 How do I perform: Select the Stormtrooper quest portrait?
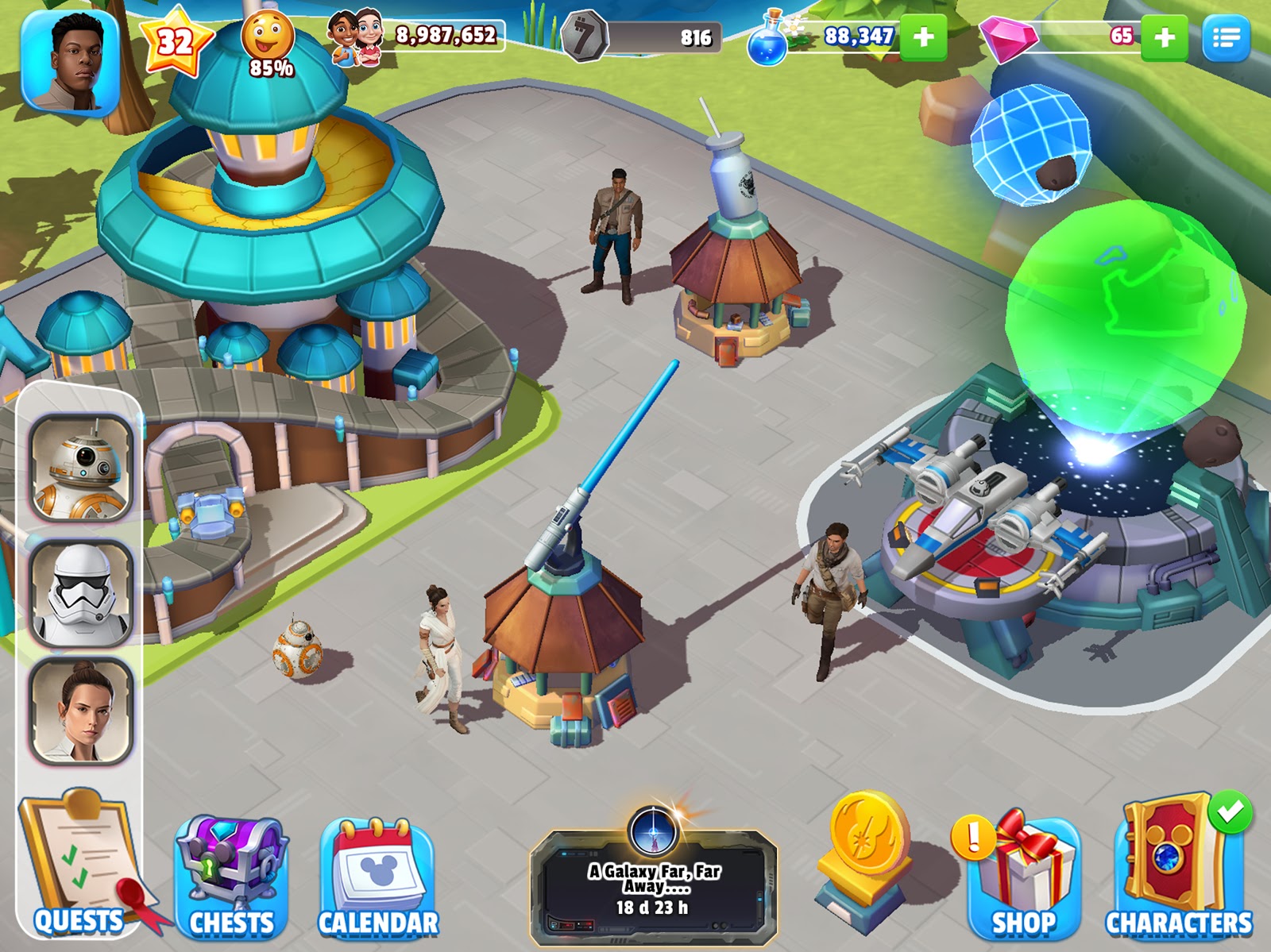point(81,592)
